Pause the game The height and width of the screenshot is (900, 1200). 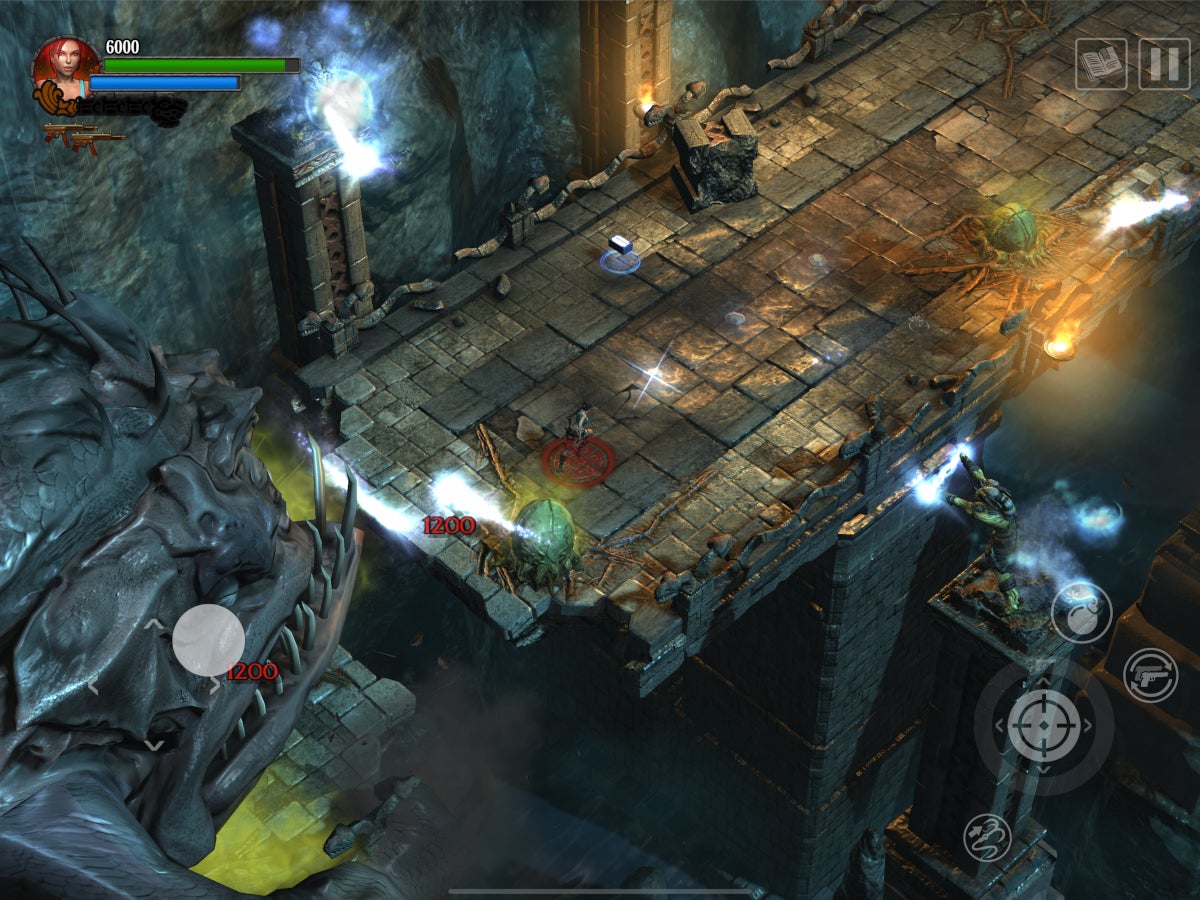[x=1164, y=65]
